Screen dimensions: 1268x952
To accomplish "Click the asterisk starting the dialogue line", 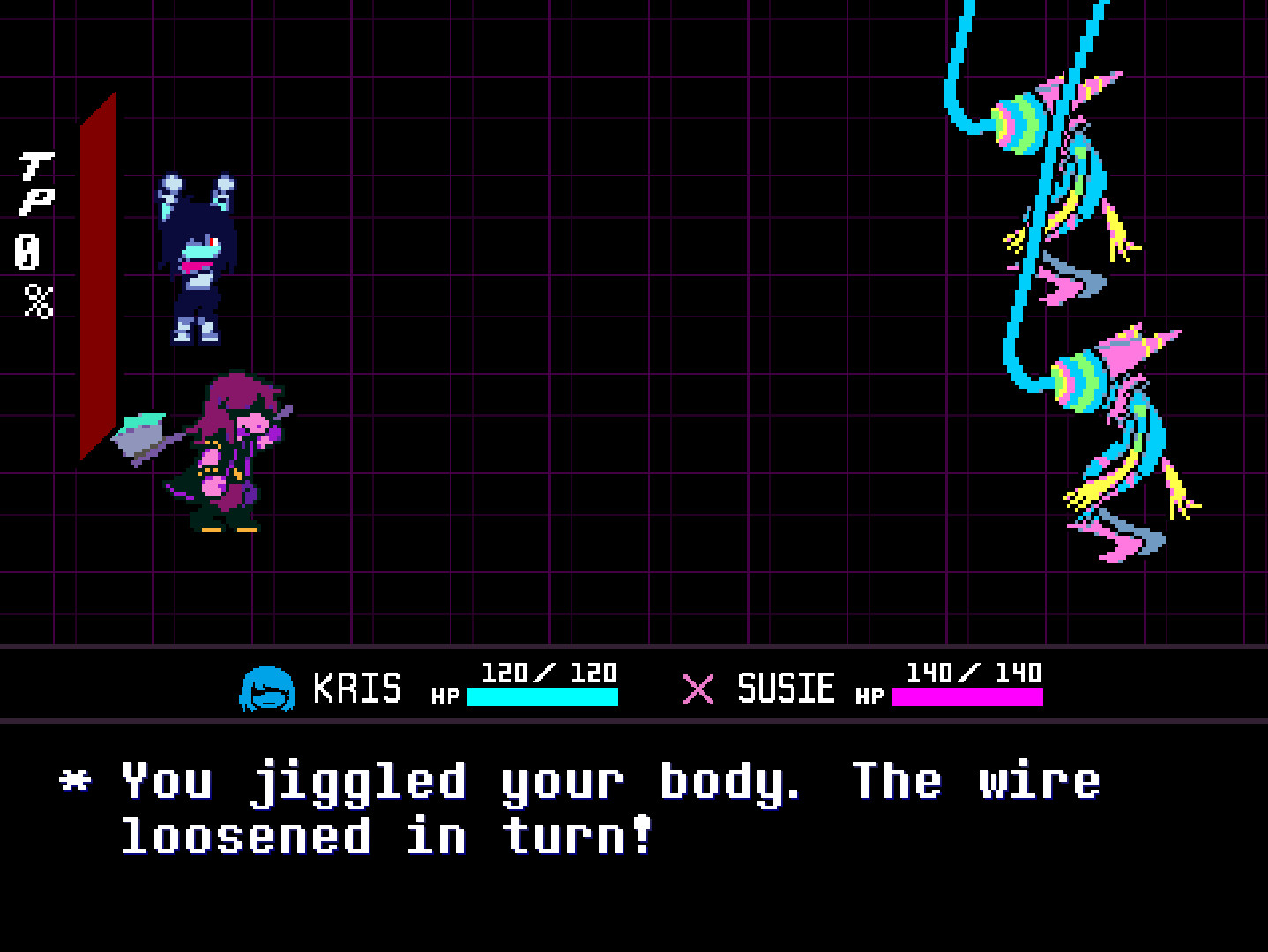I will pyautogui.click(x=75, y=780).
